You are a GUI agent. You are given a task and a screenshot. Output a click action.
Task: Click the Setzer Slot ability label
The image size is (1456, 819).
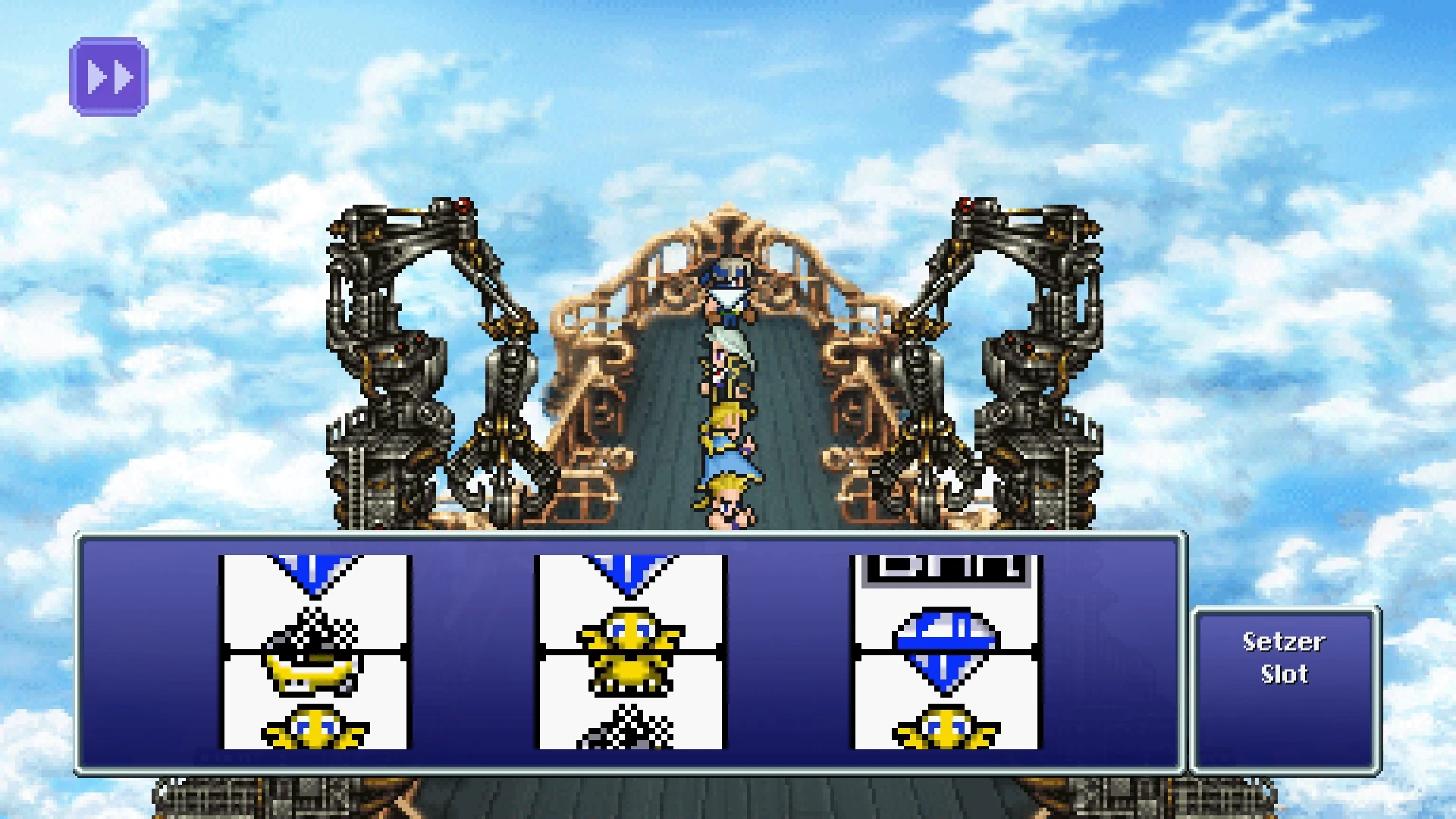point(1285,658)
